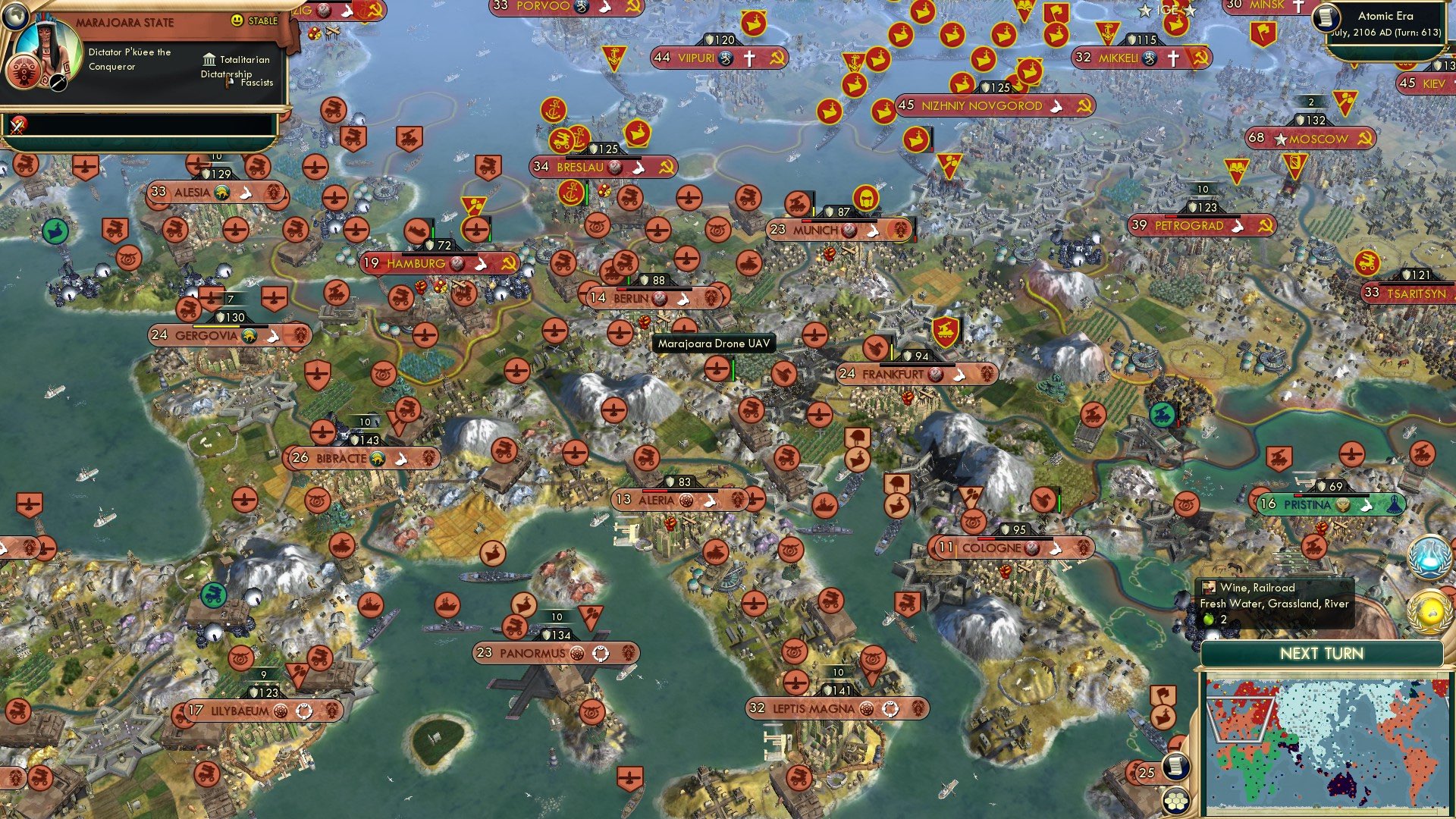The height and width of the screenshot is (819, 1456).
Task: Click the Totalitarian Dictatorship government icon
Action: pyautogui.click(x=208, y=59)
